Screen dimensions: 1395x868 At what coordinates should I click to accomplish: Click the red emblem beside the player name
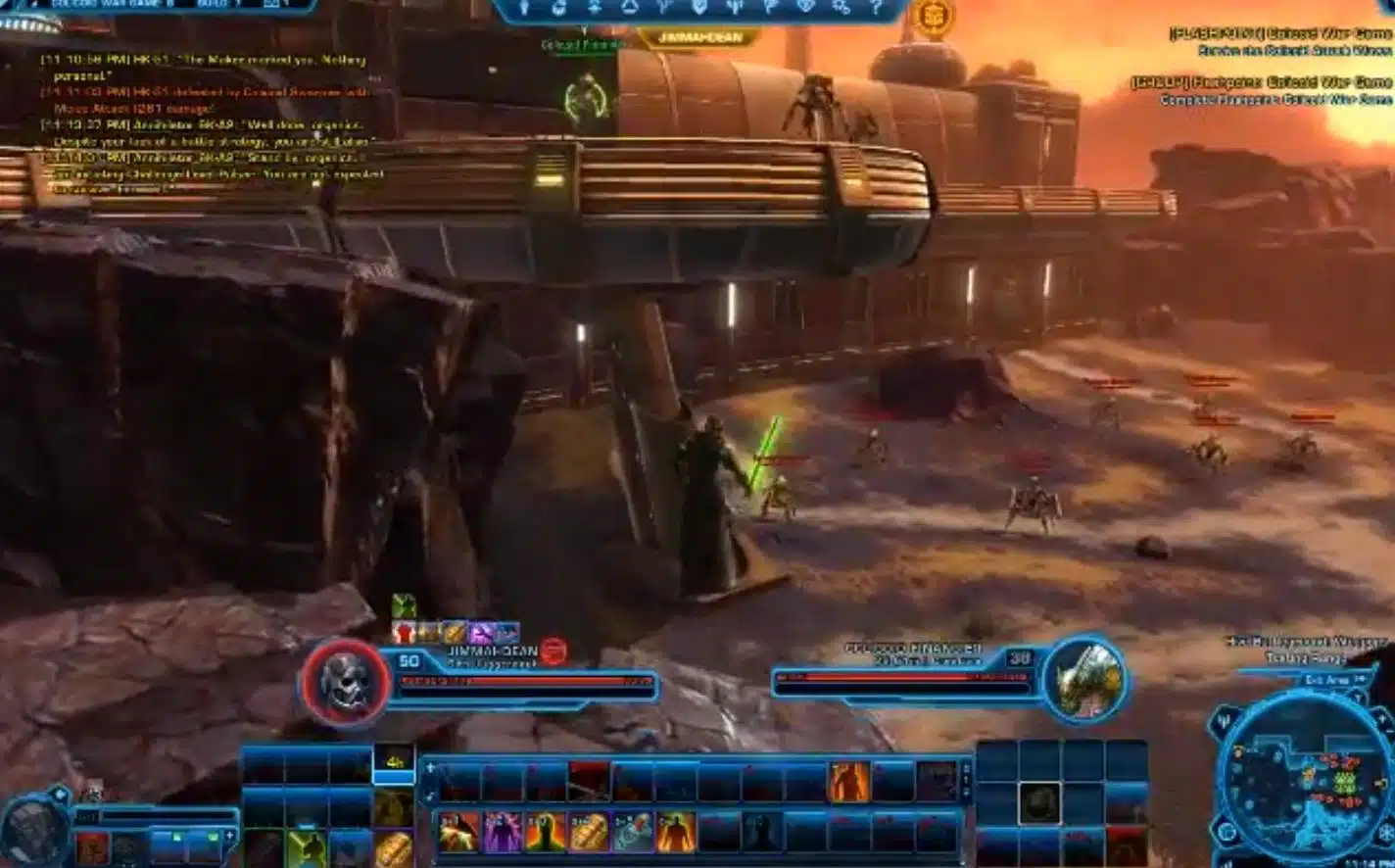pyautogui.click(x=553, y=651)
